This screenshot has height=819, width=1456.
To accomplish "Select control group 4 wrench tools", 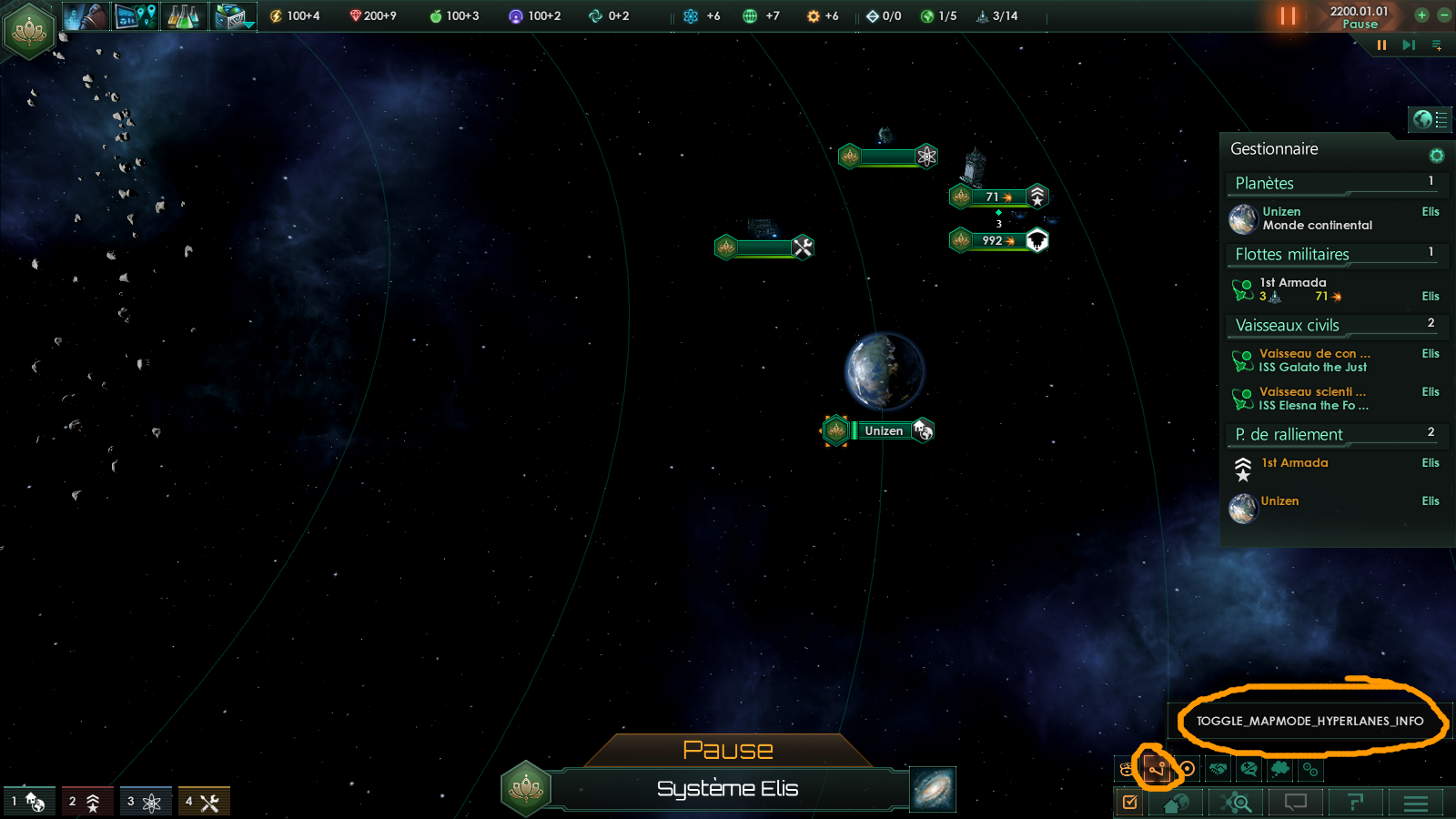I will click(x=204, y=802).
